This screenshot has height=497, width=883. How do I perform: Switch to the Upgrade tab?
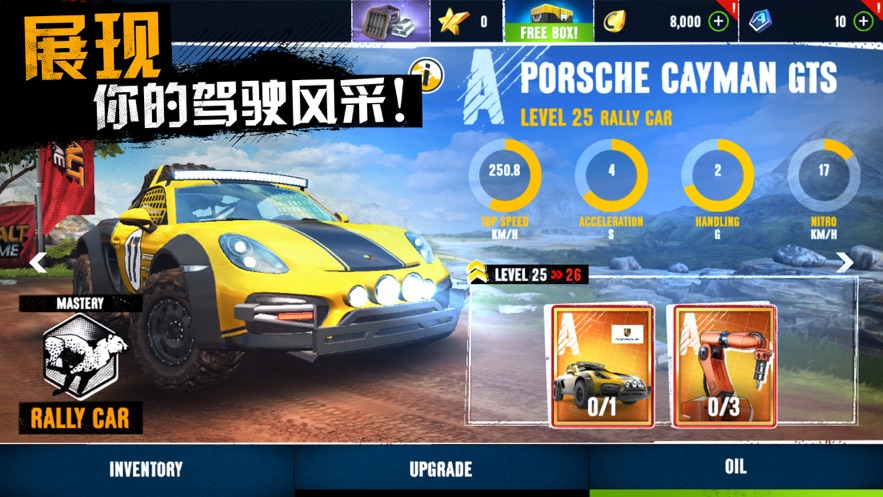441,469
